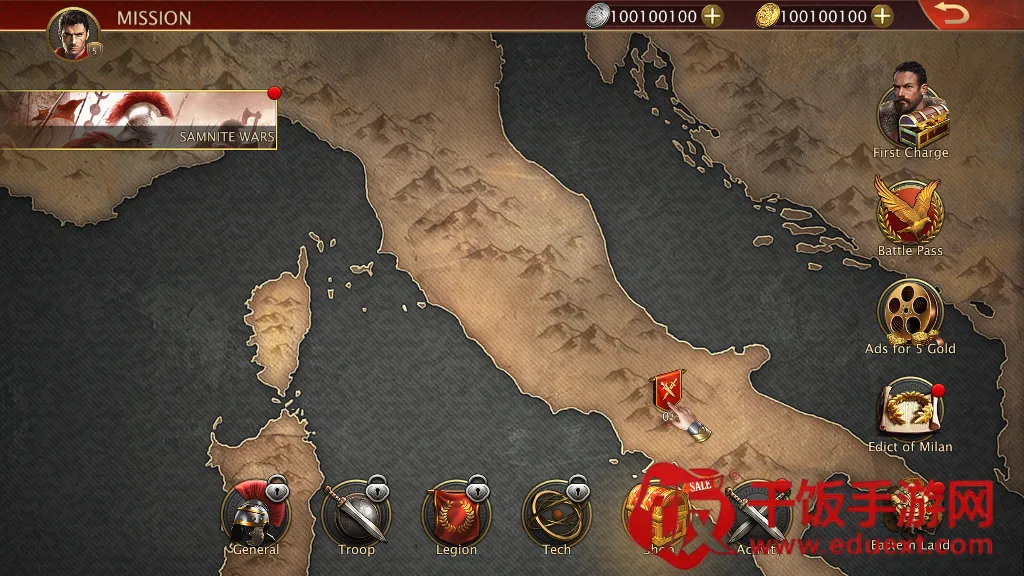Add more silver medals with the plus button
Image resolution: width=1024 pixels, height=576 pixels.
click(x=712, y=15)
